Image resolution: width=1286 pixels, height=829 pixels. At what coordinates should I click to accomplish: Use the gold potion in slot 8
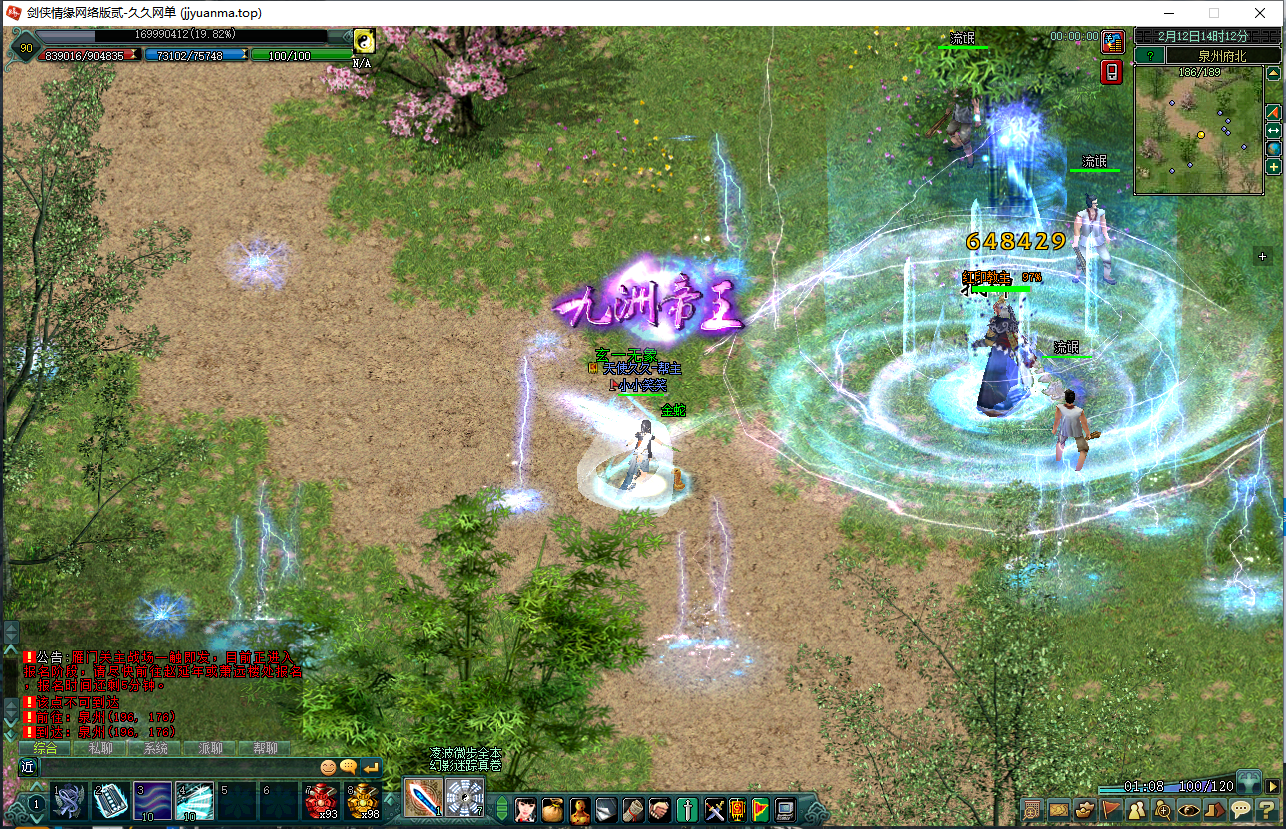[364, 801]
